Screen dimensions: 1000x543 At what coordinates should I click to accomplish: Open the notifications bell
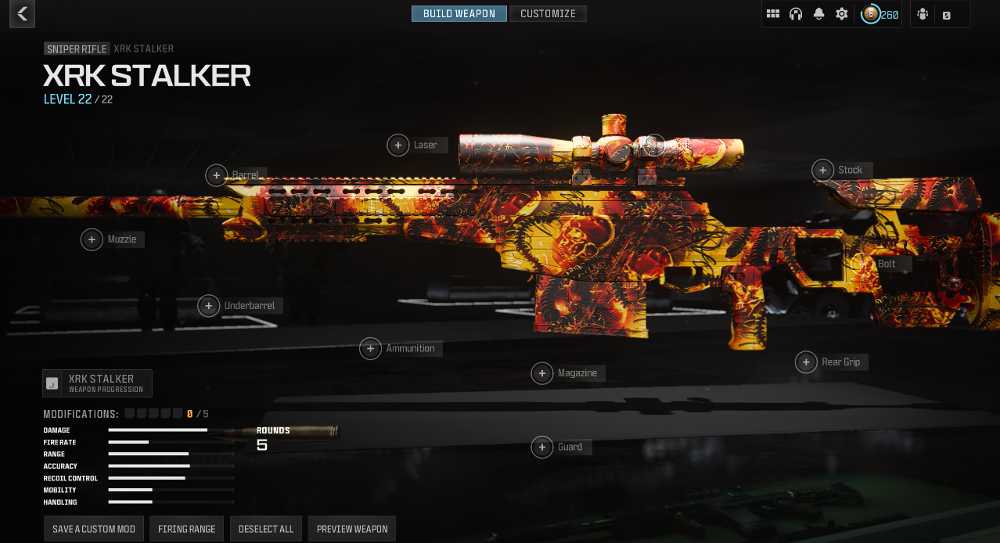tap(819, 14)
